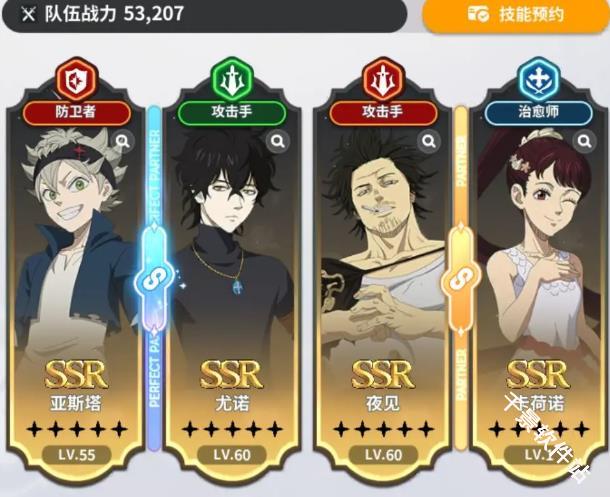Inspect 尤诺 with the magnifier icon

pos(275,142)
